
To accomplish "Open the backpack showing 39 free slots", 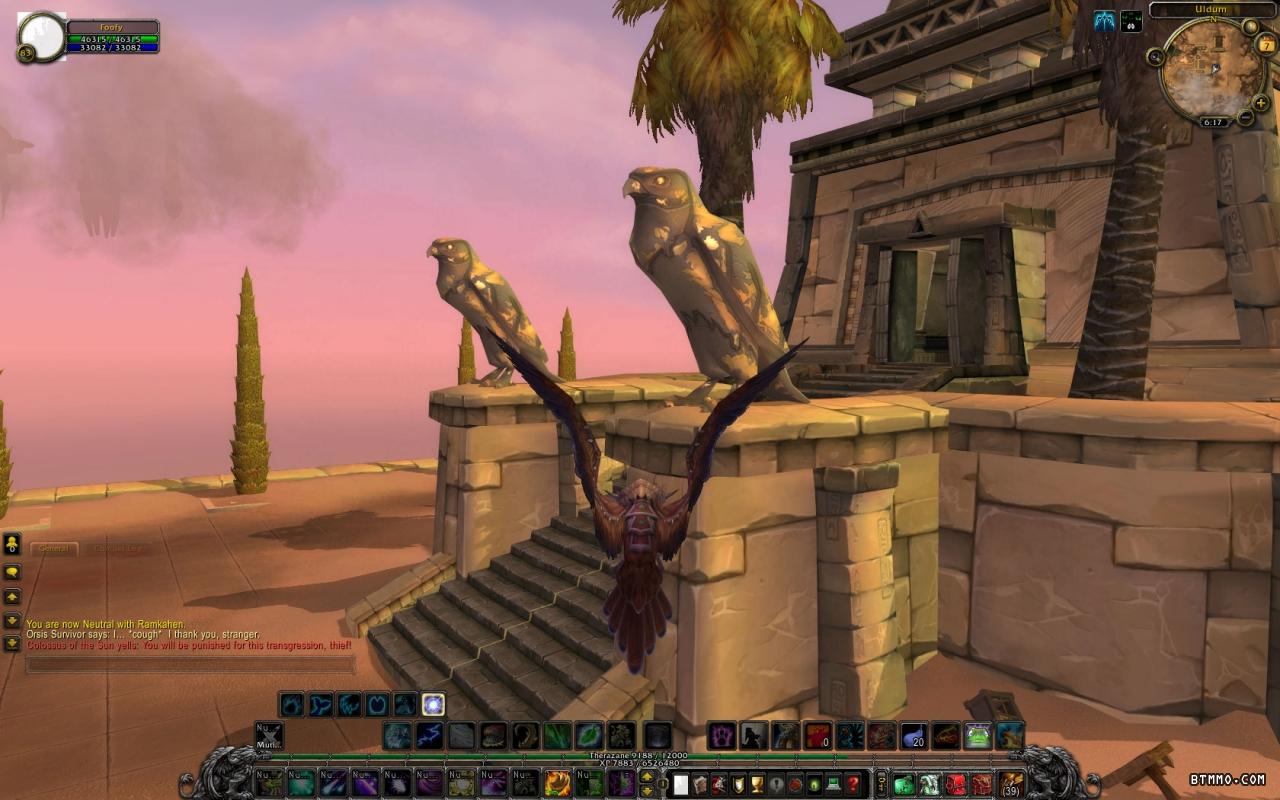I will [x=1011, y=784].
